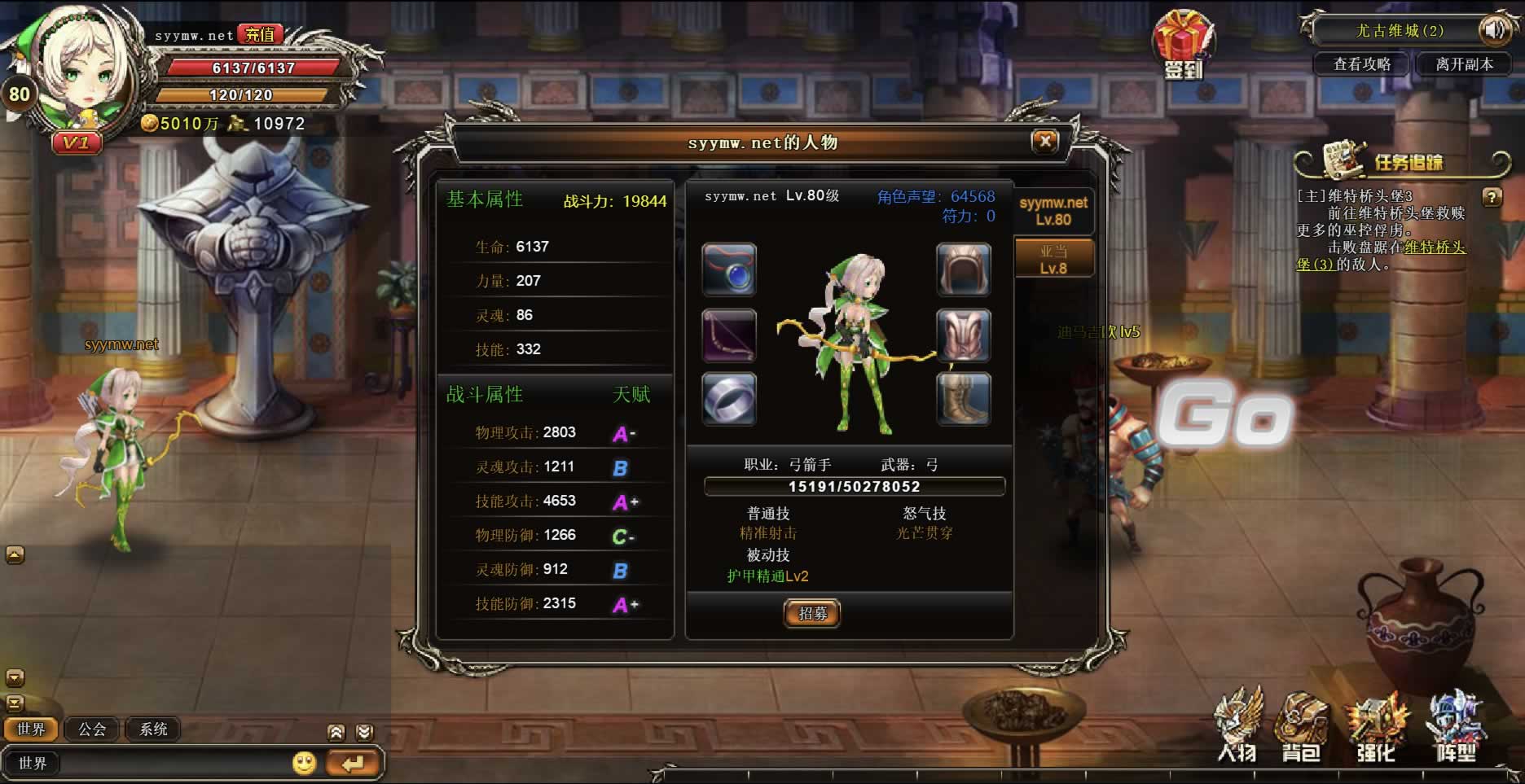This screenshot has height=784, width=1525.
Task: Switch to the 亚当 Lv.8 character tab
Action: (x=1053, y=259)
